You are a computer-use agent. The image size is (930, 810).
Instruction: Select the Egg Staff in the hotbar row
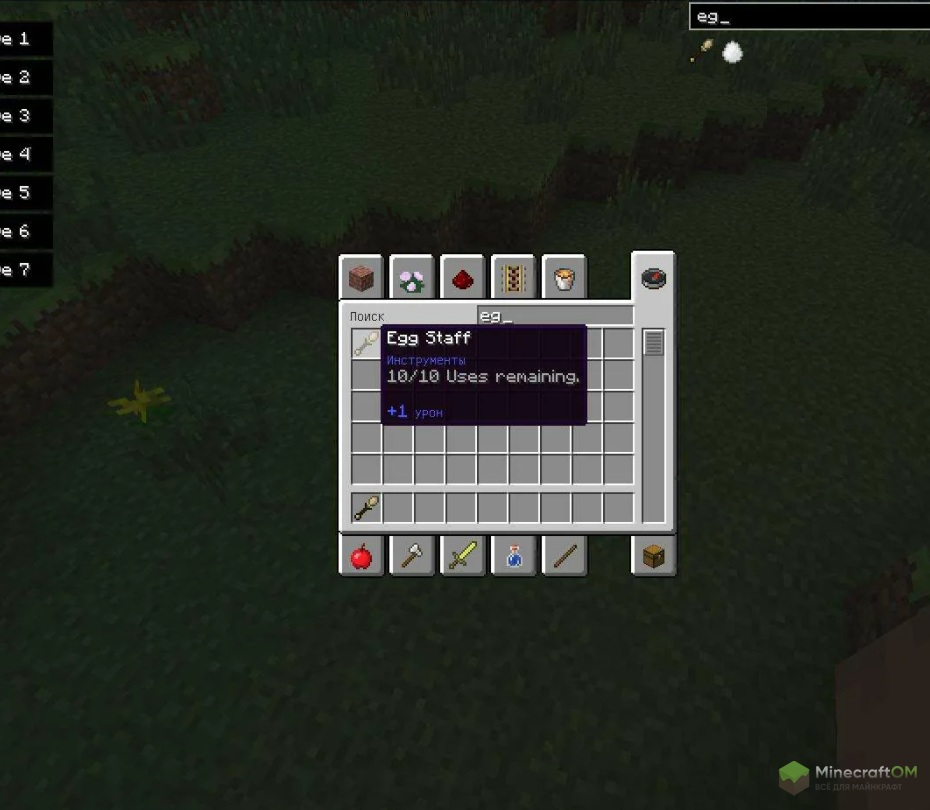(366, 508)
